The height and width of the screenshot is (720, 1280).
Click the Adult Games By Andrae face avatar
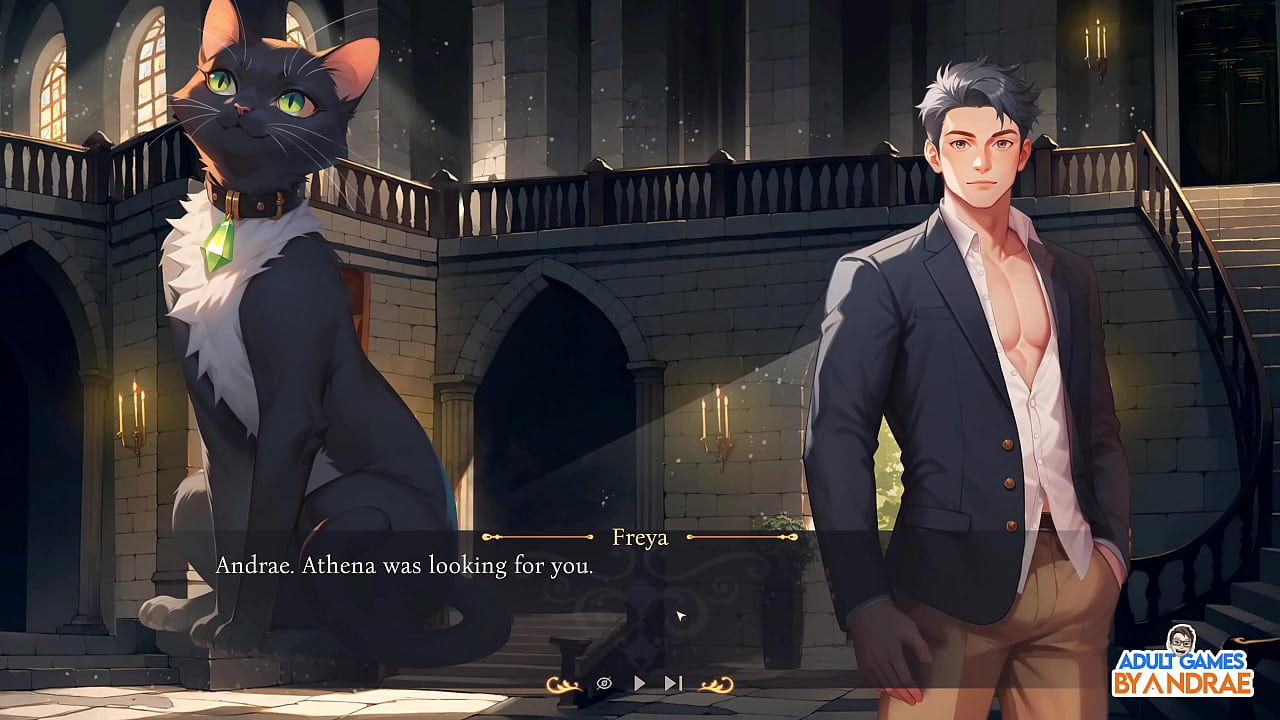click(x=1181, y=640)
